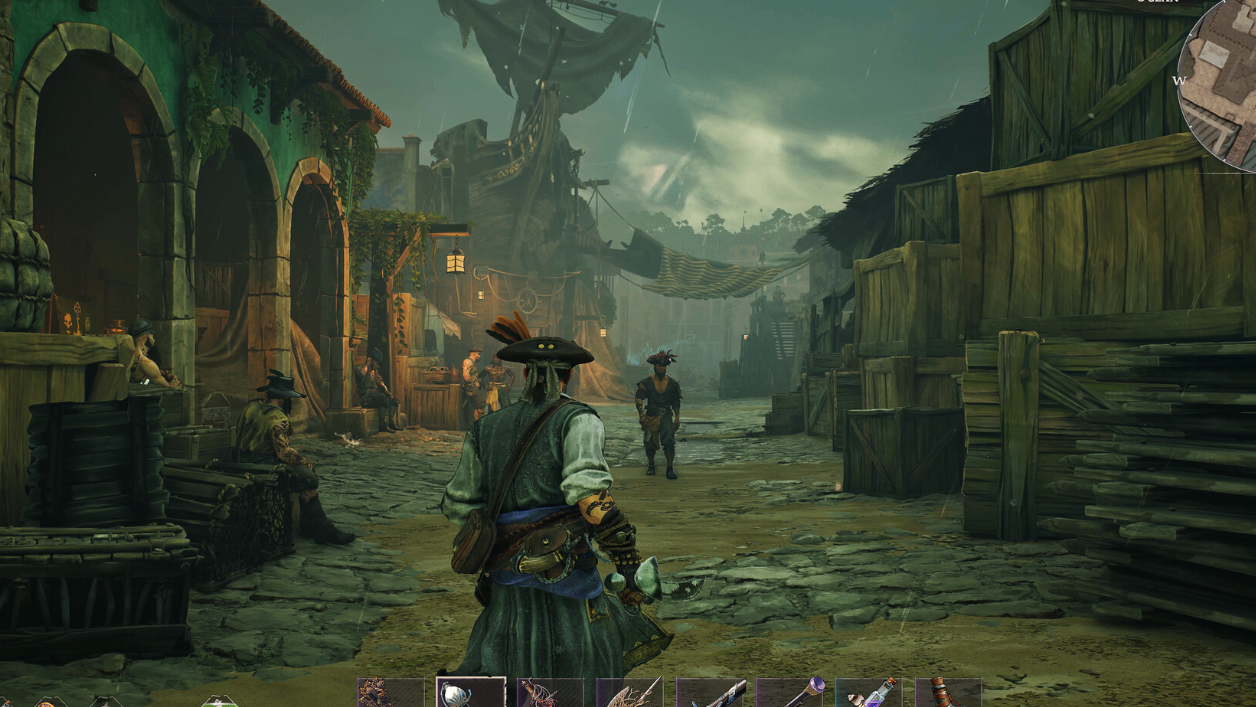Select the first hotbar slot with brown item
1256x707 pixels.
[x=391, y=693]
